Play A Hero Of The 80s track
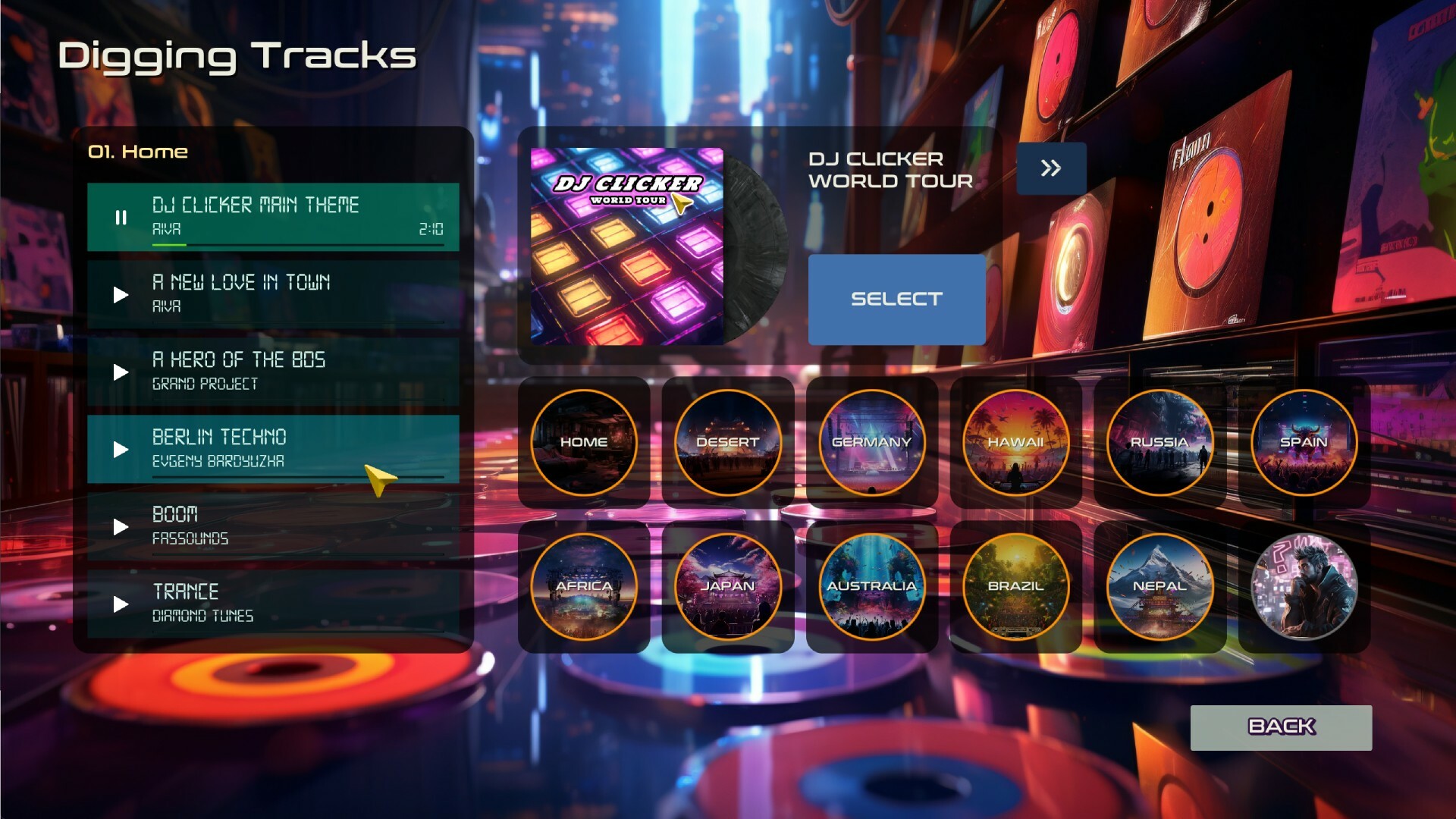Viewport: 1456px width, 819px height. point(121,372)
